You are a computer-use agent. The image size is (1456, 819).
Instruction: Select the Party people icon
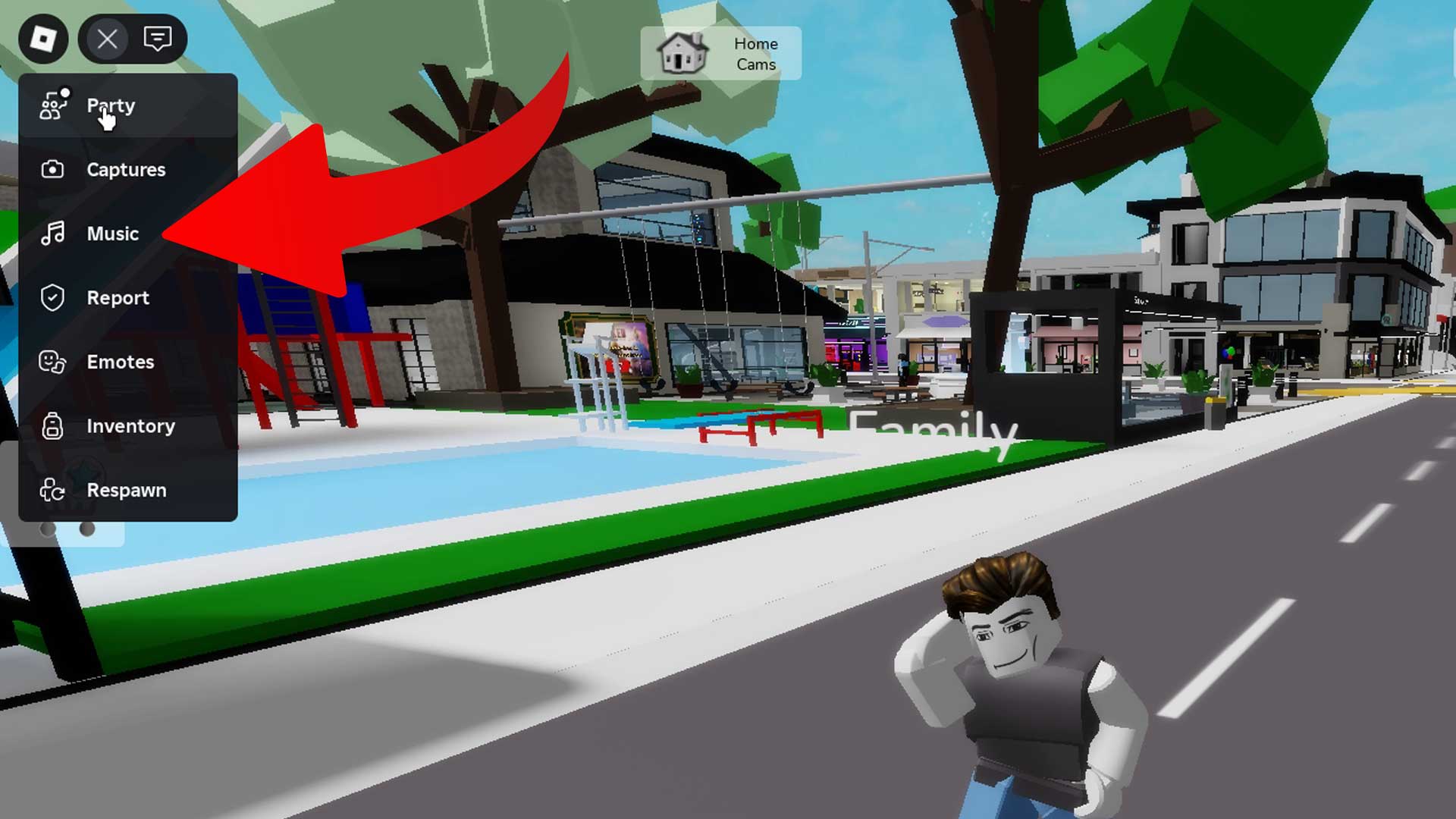(52, 105)
